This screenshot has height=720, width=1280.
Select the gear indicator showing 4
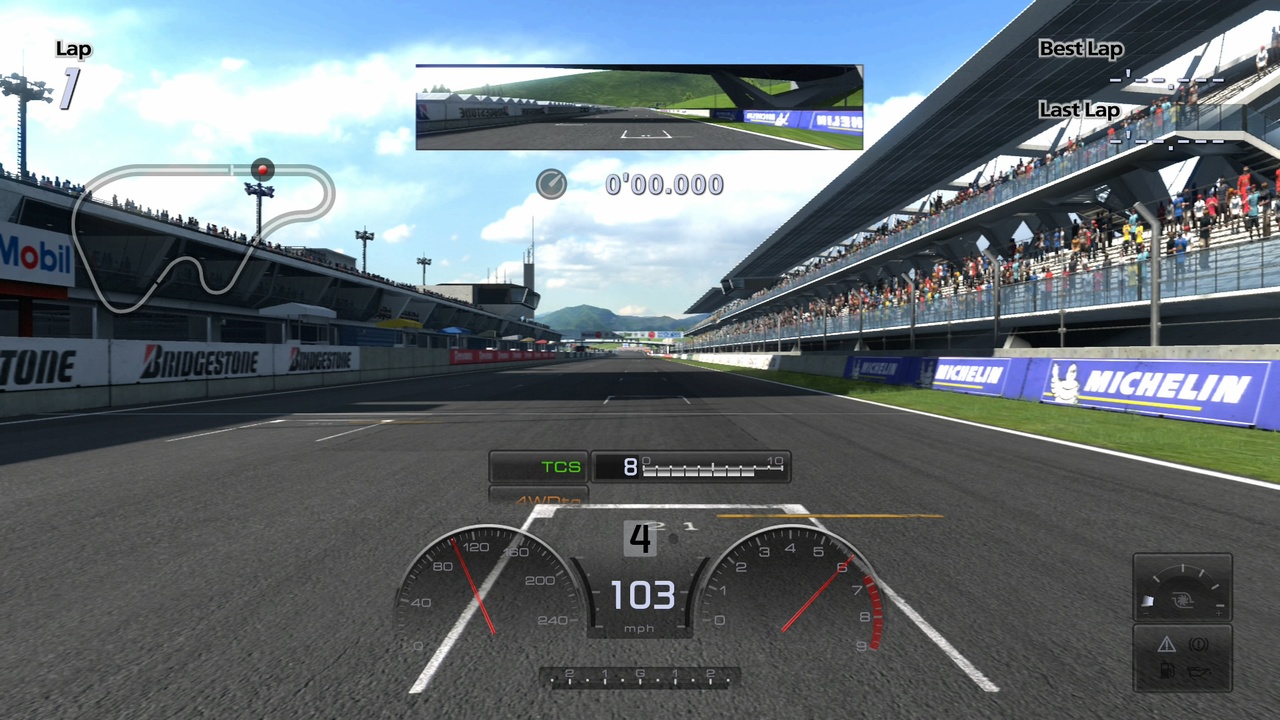[x=640, y=538]
